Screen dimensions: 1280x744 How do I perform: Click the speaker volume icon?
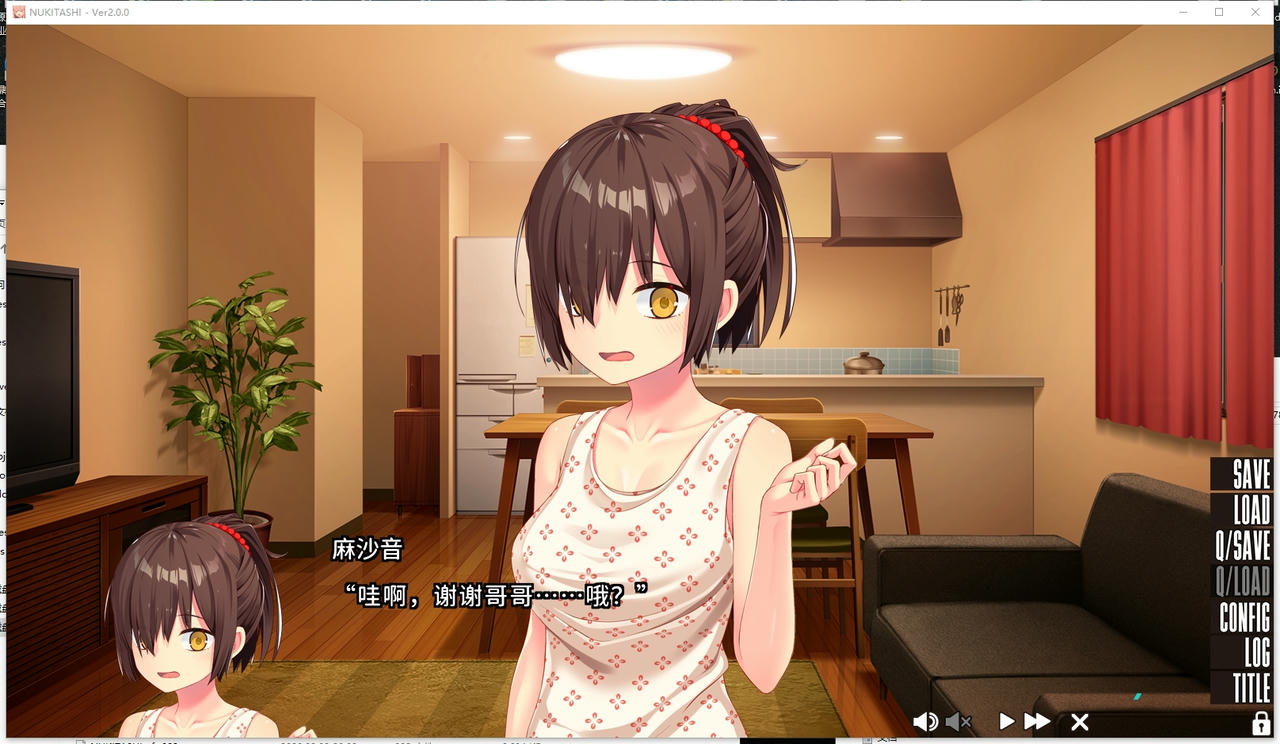pos(925,721)
